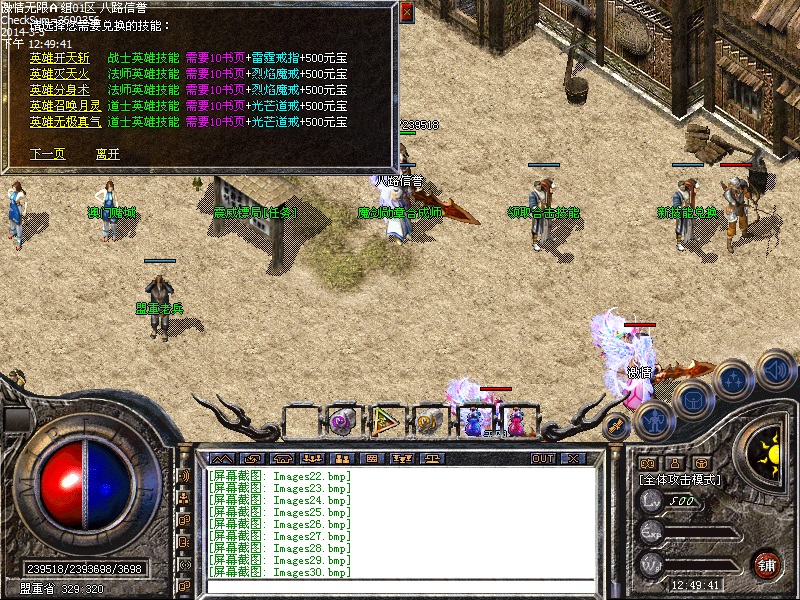The width and height of the screenshot is (800, 600).
Task: Use the purple scroll belt item
Action: 343,421
